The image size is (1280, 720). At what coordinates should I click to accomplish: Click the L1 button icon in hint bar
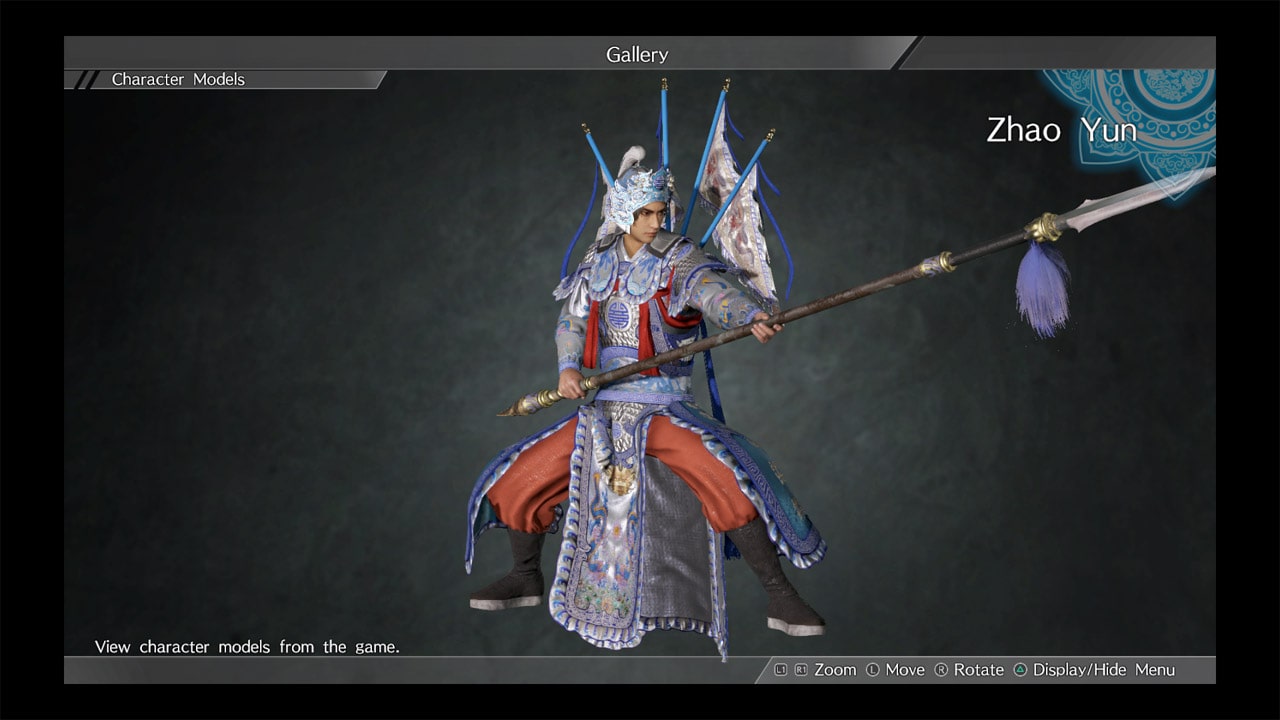point(781,670)
